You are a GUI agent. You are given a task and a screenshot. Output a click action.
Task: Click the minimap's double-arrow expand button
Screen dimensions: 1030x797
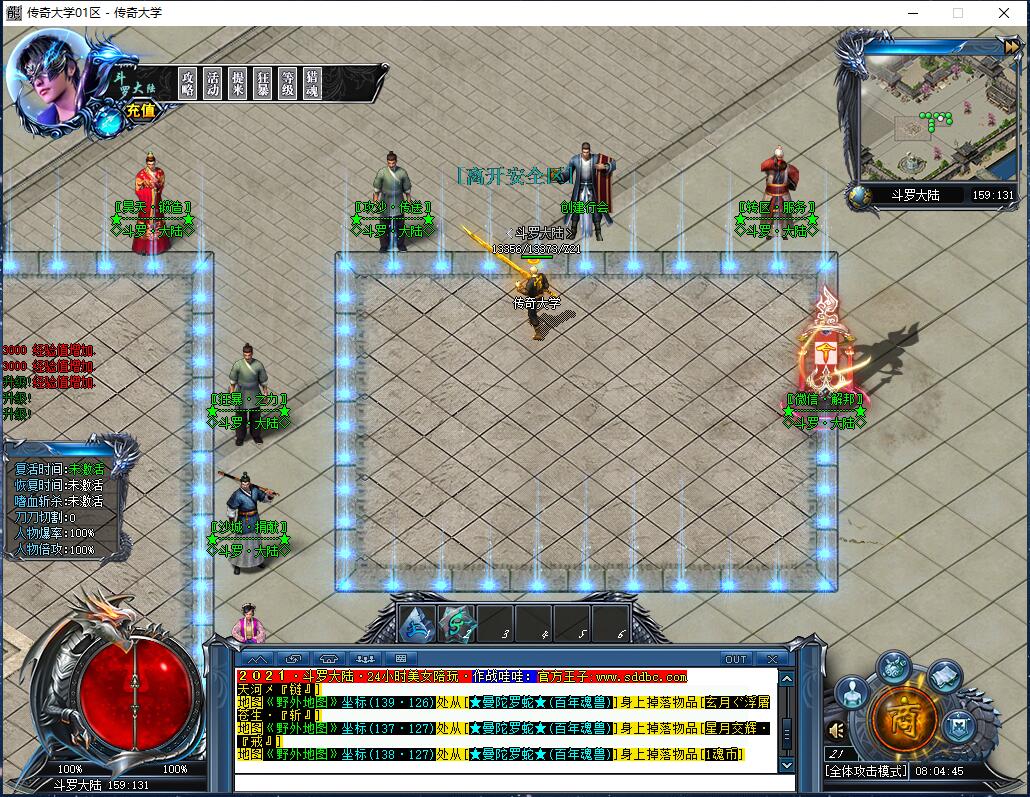tap(1011, 47)
